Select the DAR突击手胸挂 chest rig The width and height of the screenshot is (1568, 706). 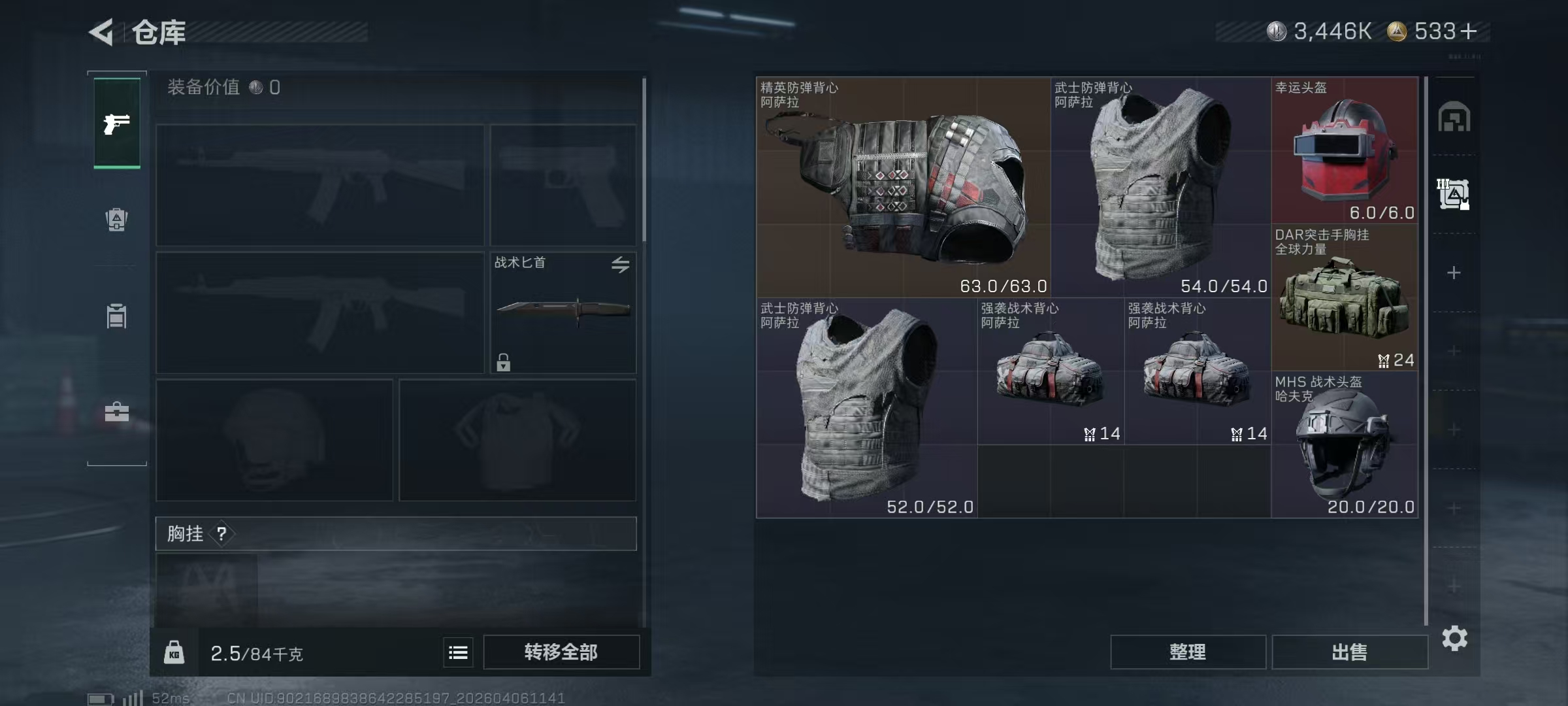[x=1345, y=297]
